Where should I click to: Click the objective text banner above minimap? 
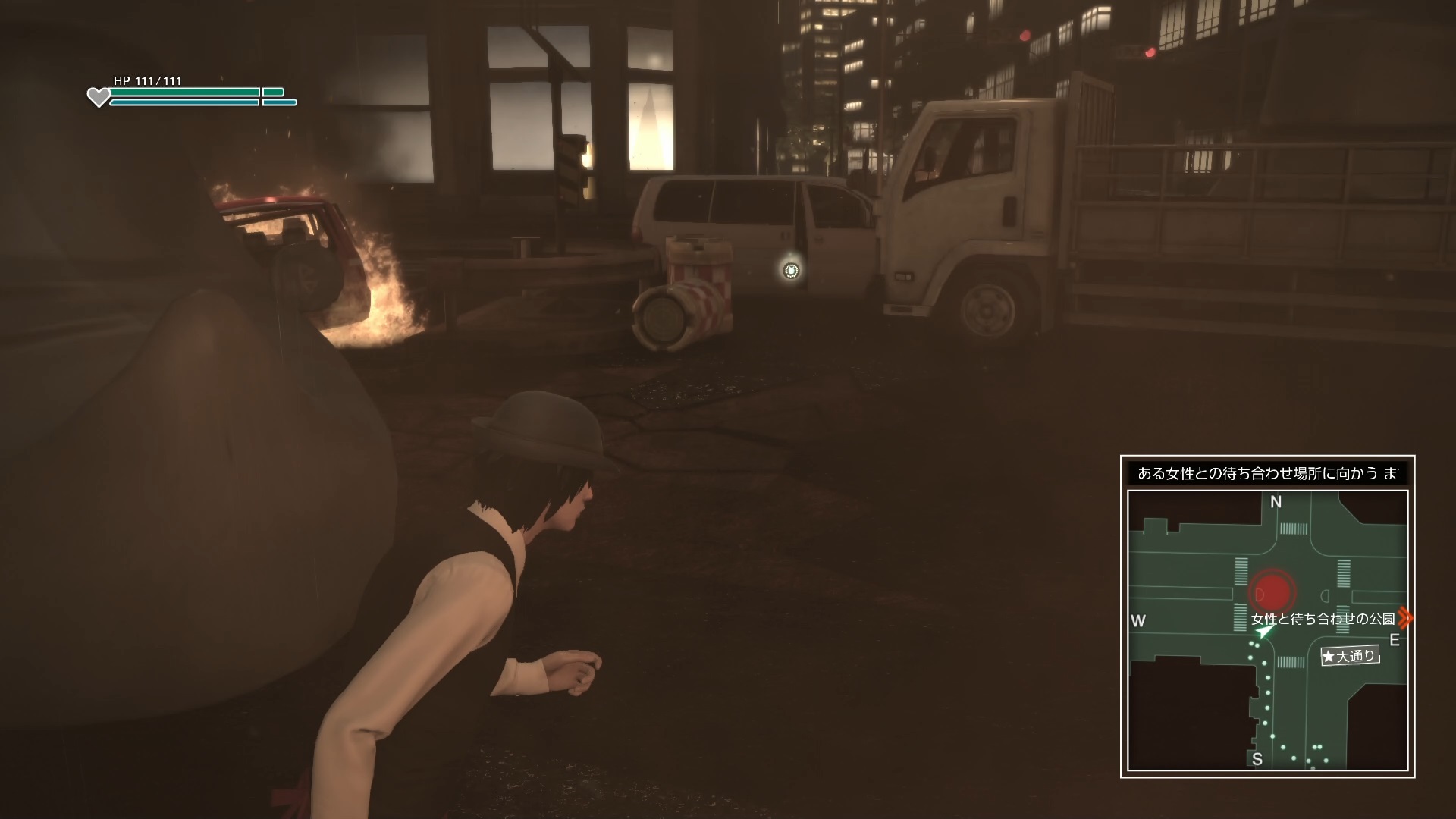[x=1267, y=474]
